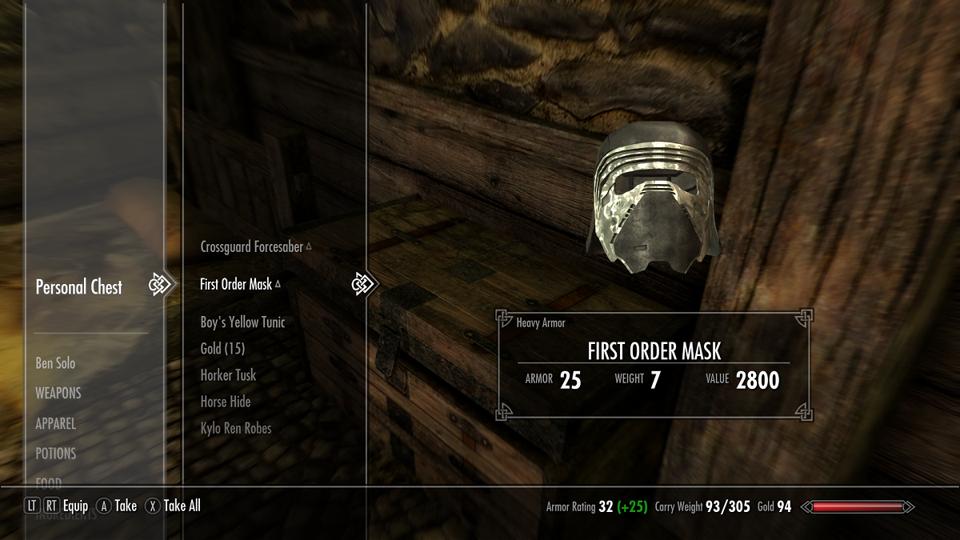Choose the Horse Hide item
The width and height of the screenshot is (960, 540).
(x=225, y=401)
